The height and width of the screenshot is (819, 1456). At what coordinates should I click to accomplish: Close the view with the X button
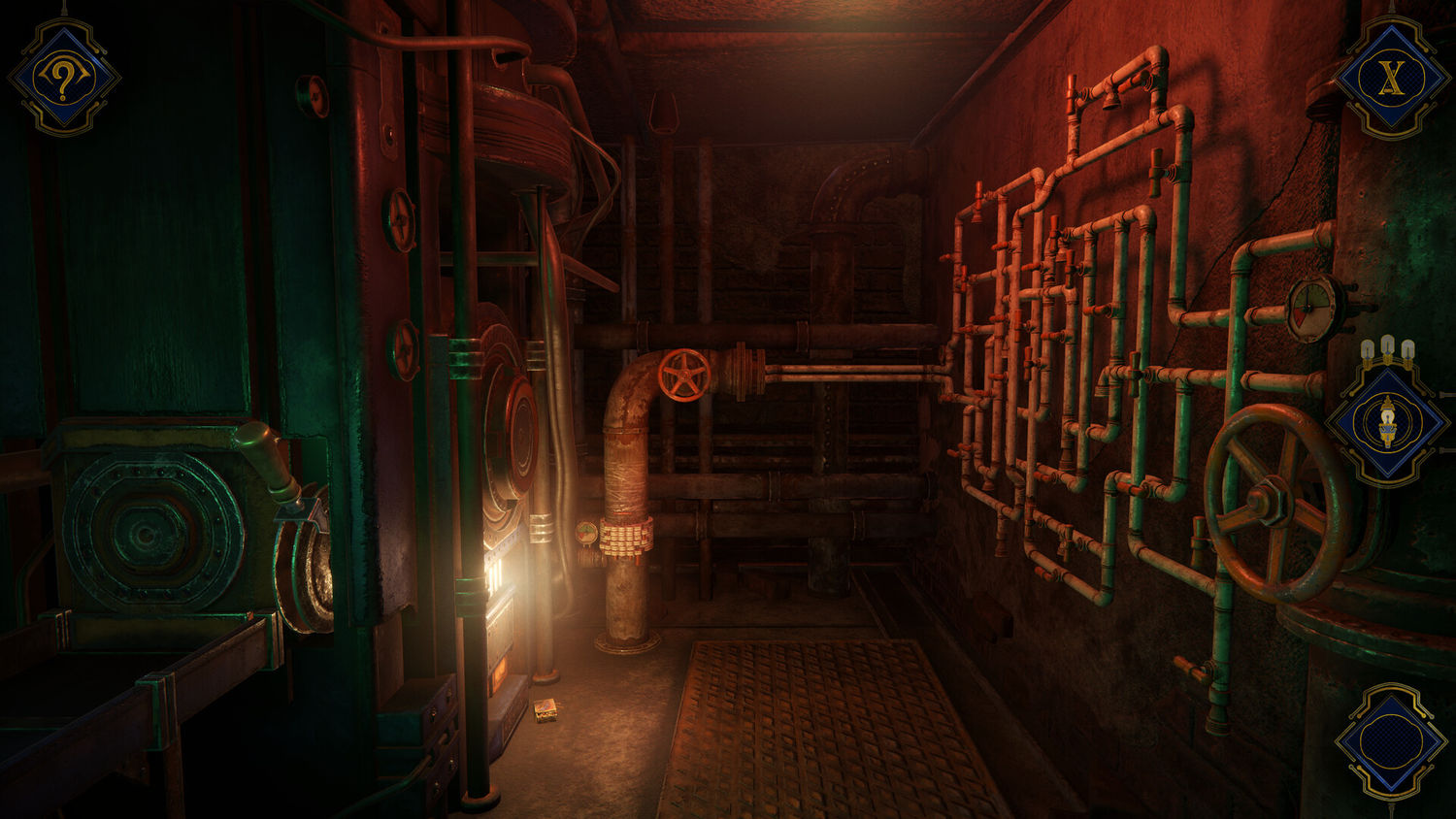[x=1393, y=77]
